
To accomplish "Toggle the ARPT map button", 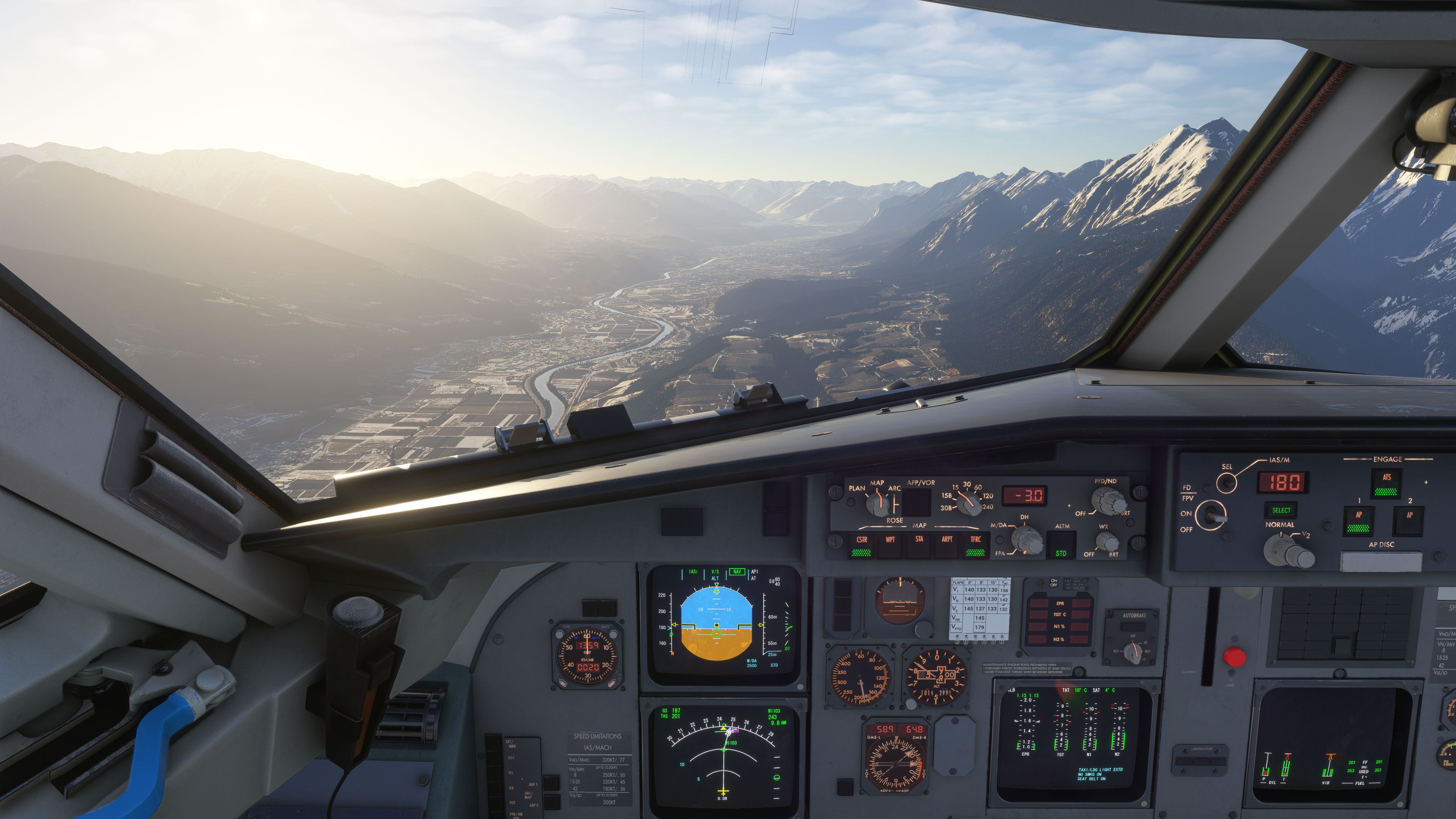I will tap(947, 545).
